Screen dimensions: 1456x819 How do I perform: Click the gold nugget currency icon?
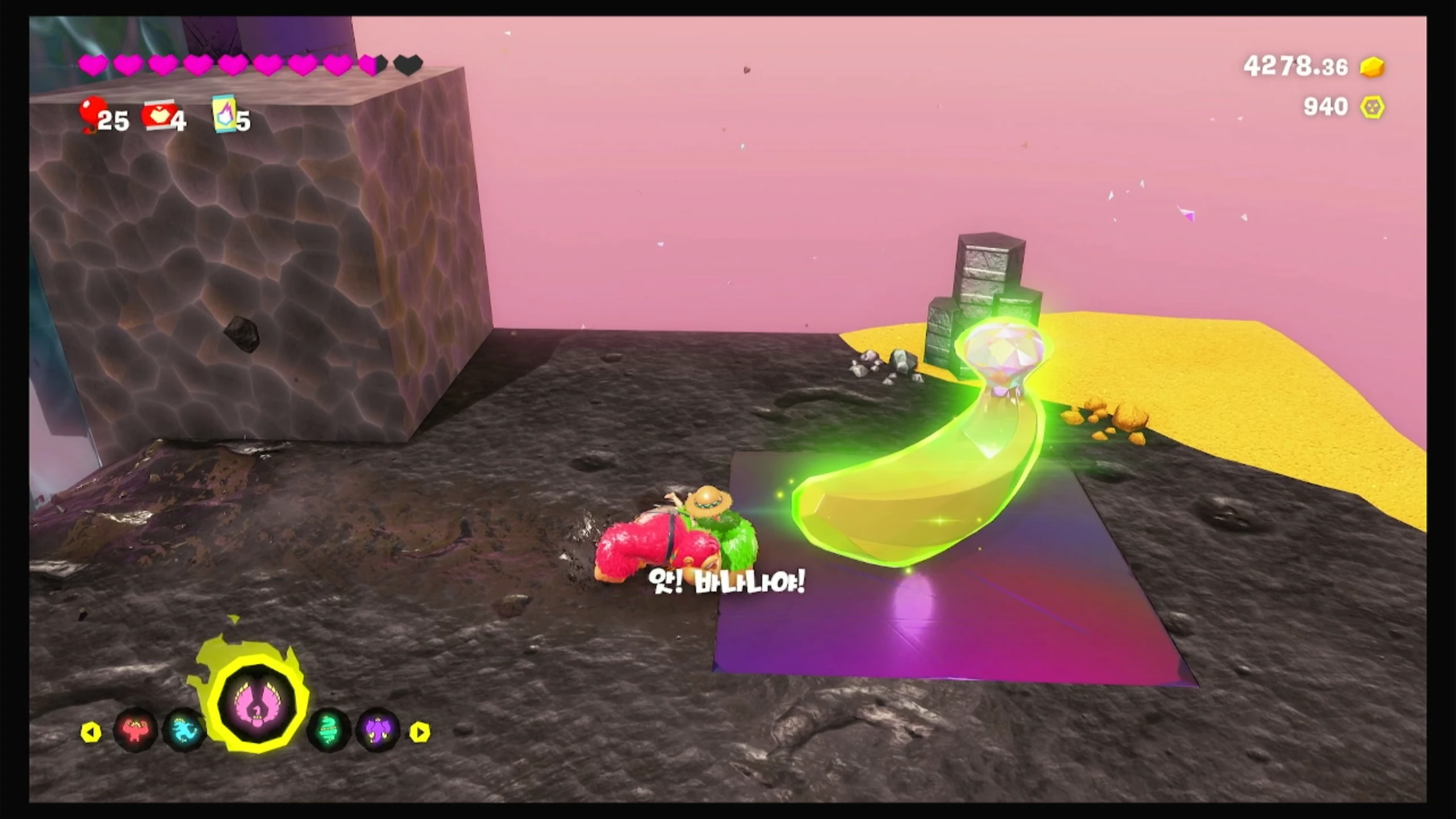click(x=1372, y=67)
